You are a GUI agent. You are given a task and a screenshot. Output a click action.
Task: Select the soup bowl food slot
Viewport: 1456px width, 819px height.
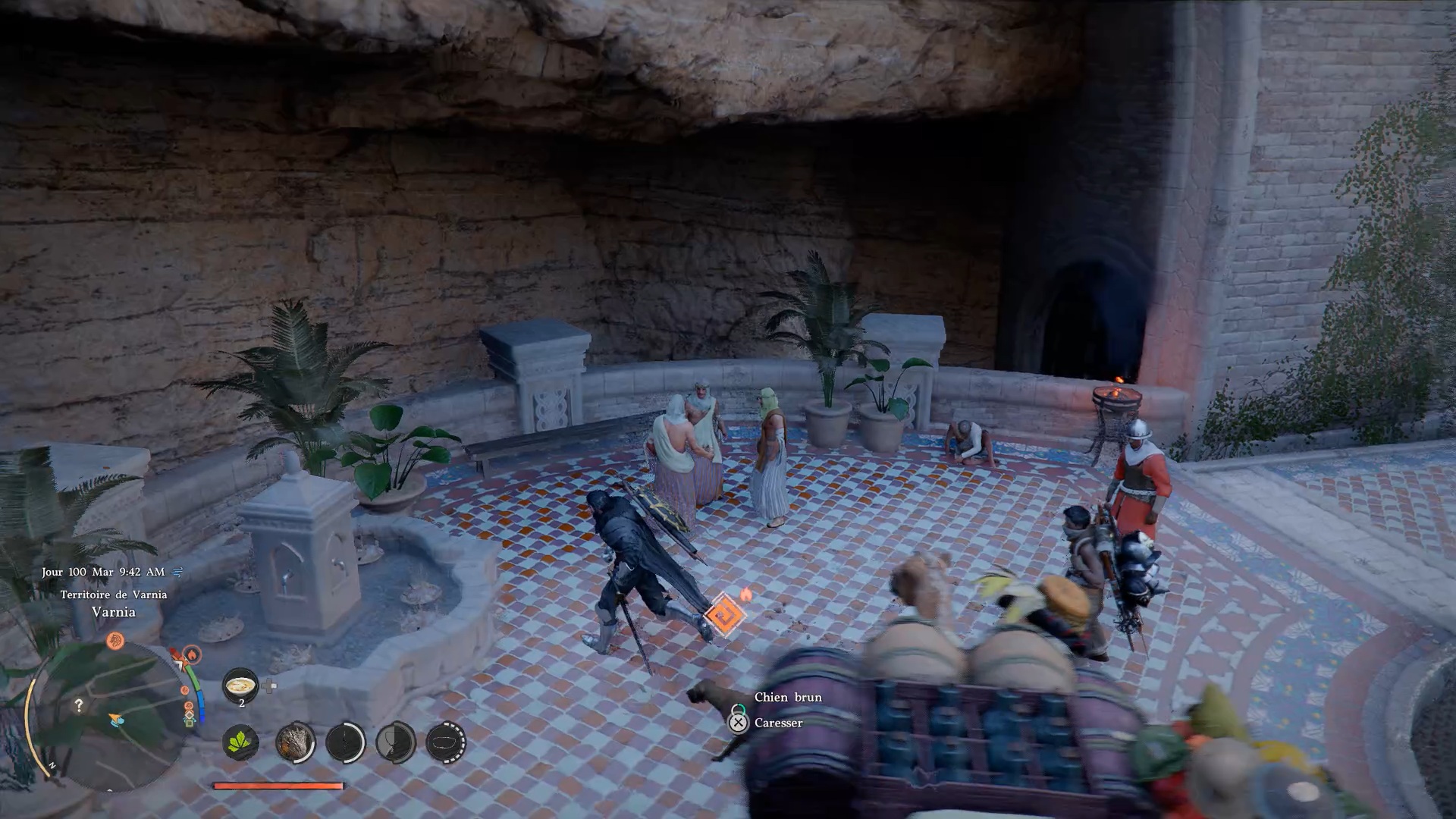click(241, 686)
